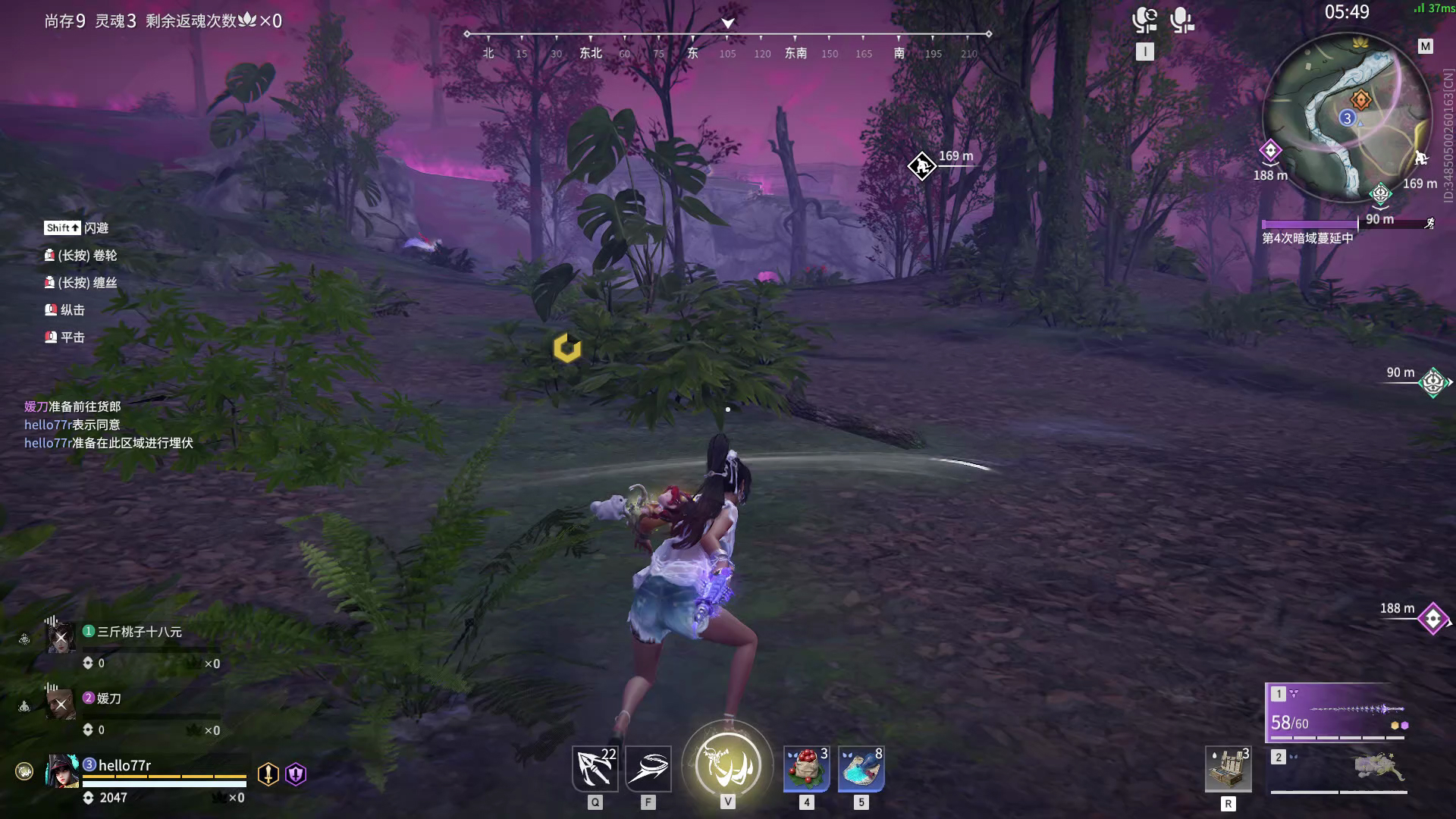Switch to weapon slot 2
The image size is (1456, 819).
[x=1338, y=770]
